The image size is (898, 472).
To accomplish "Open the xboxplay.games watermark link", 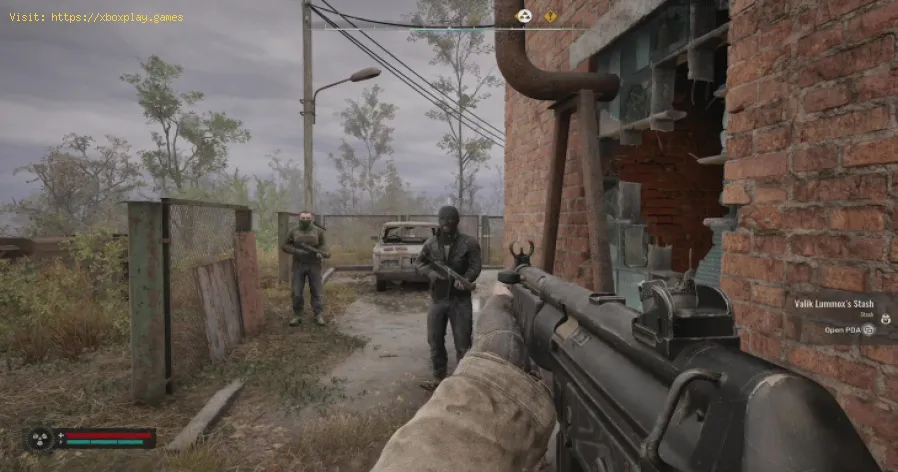I will (x=96, y=17).
